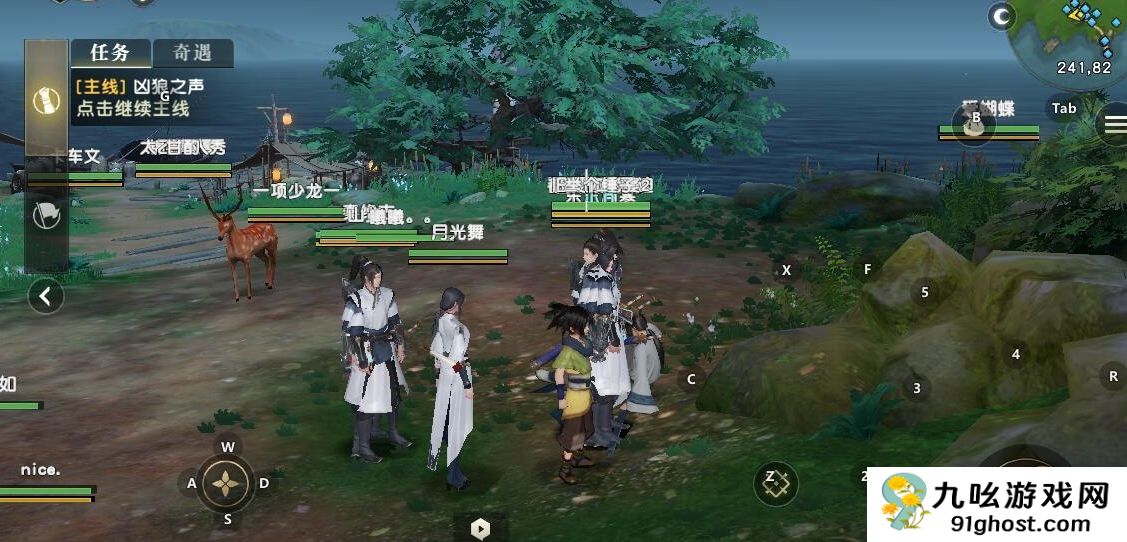1127x542 pixels.
Task: Toggle the crescent moon icon
Action: tap(1001, 16)
